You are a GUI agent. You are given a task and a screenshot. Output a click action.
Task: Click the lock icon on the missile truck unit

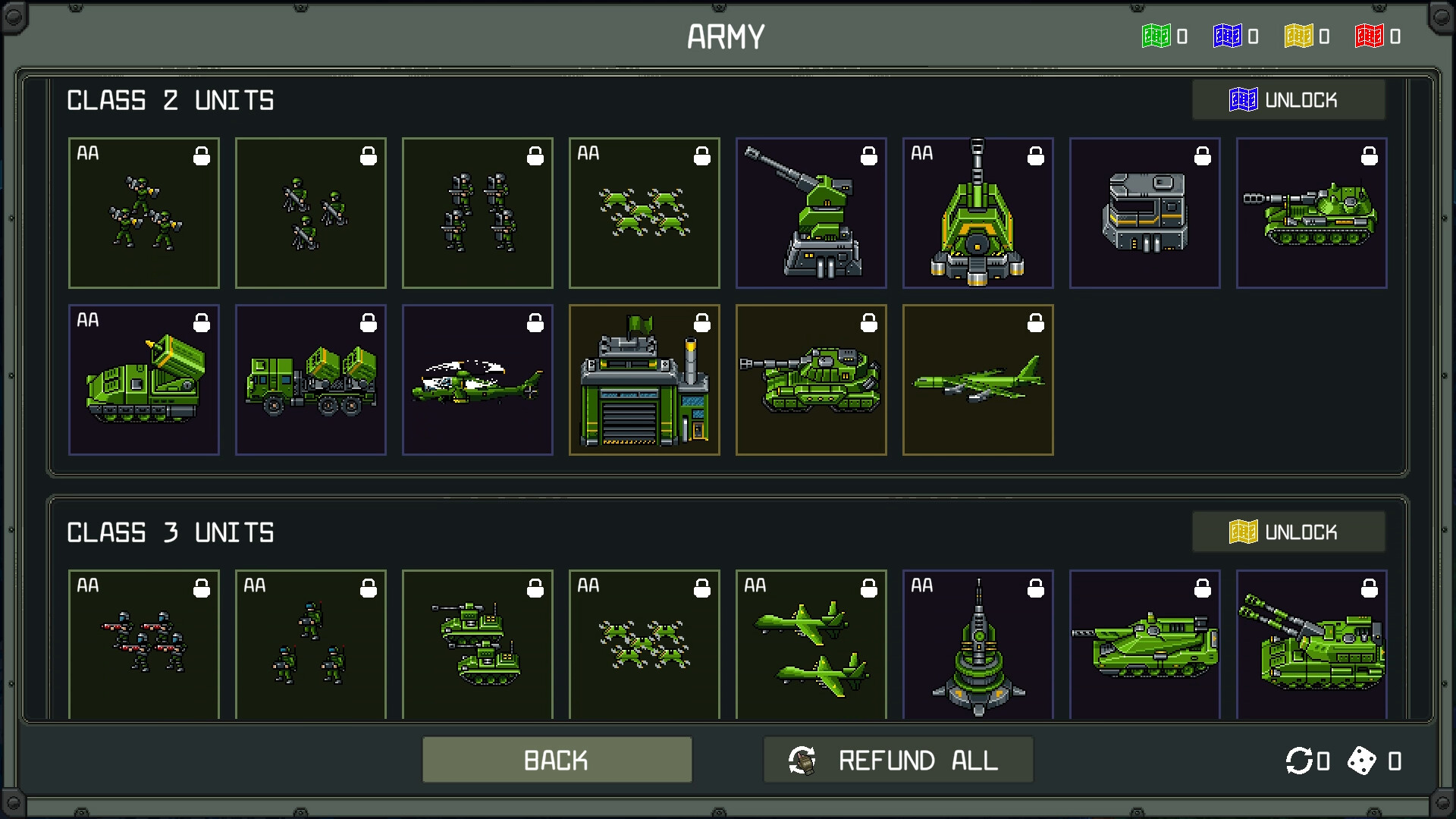369,322
